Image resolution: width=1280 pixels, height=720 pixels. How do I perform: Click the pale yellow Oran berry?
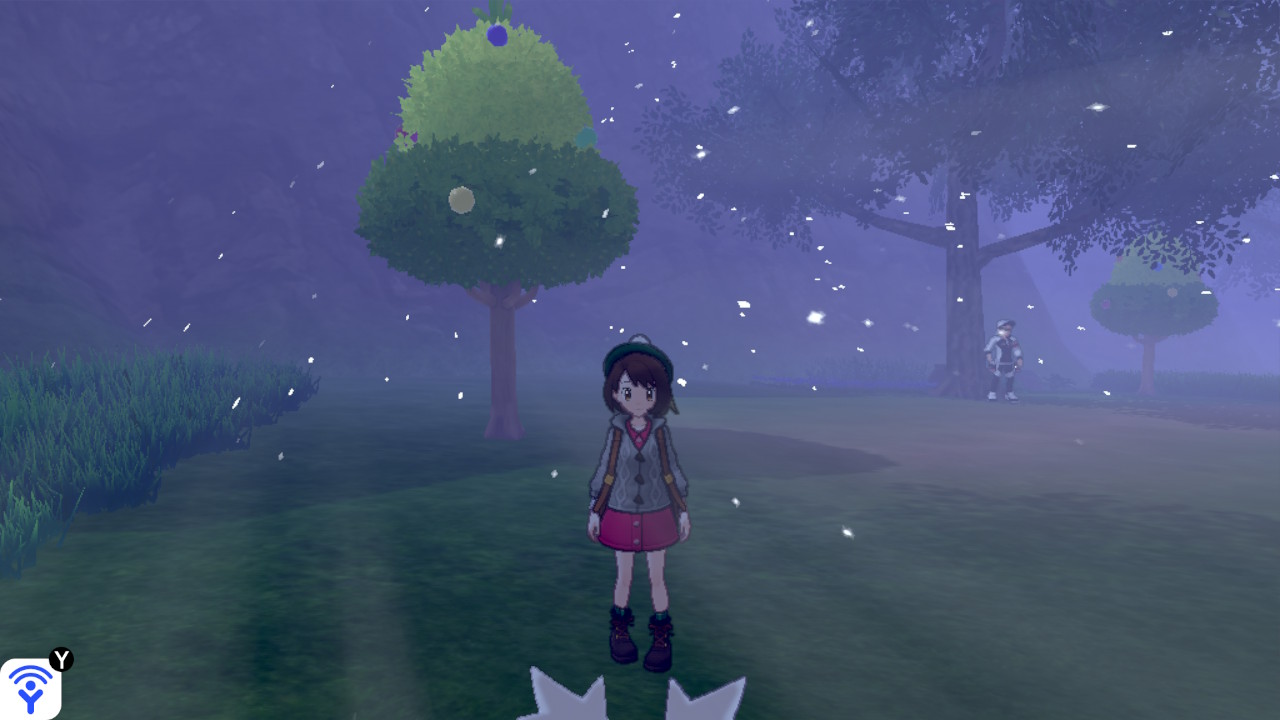pos(461,198)
